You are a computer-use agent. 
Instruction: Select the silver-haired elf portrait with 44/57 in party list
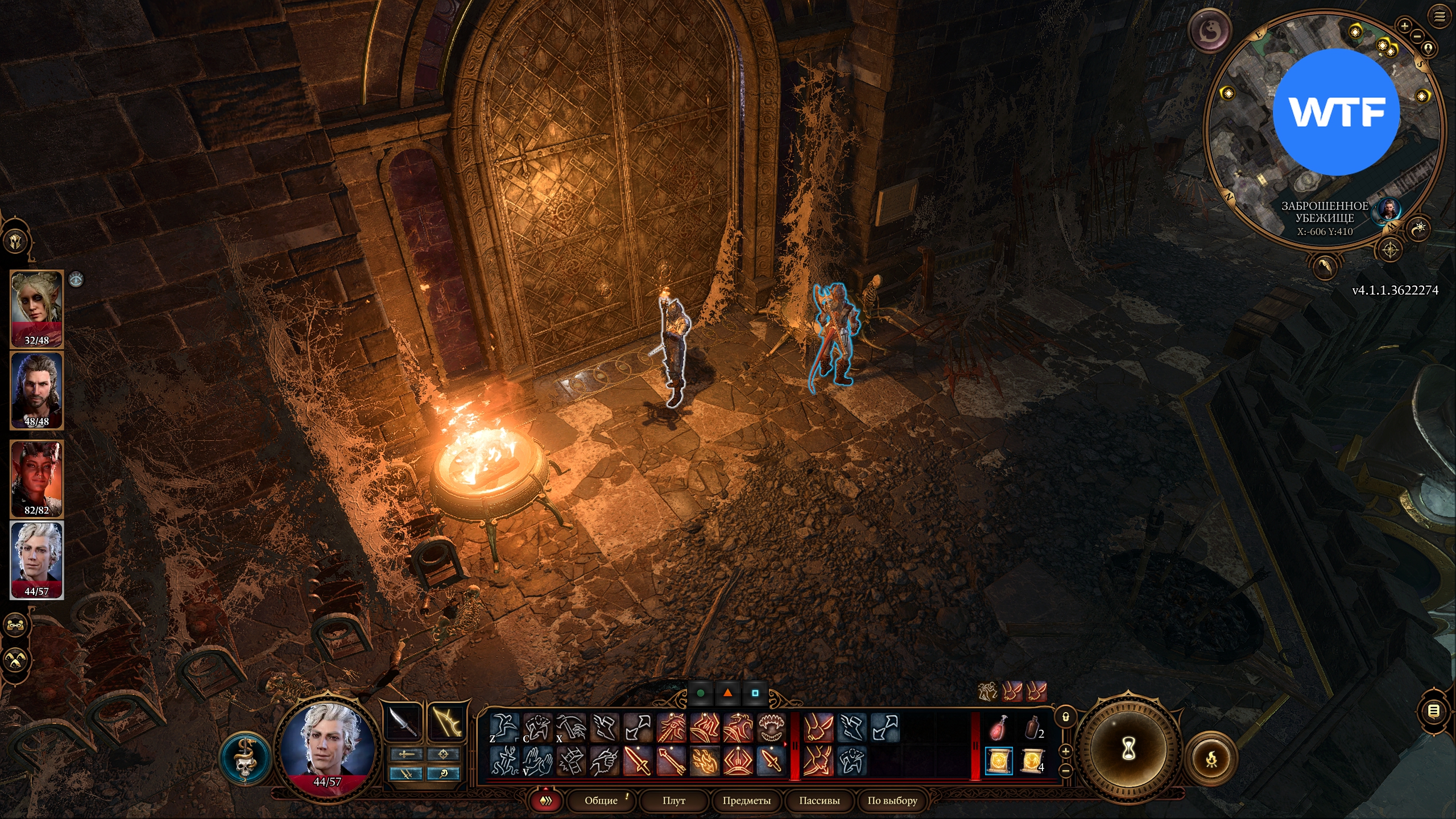coord(36,560)
